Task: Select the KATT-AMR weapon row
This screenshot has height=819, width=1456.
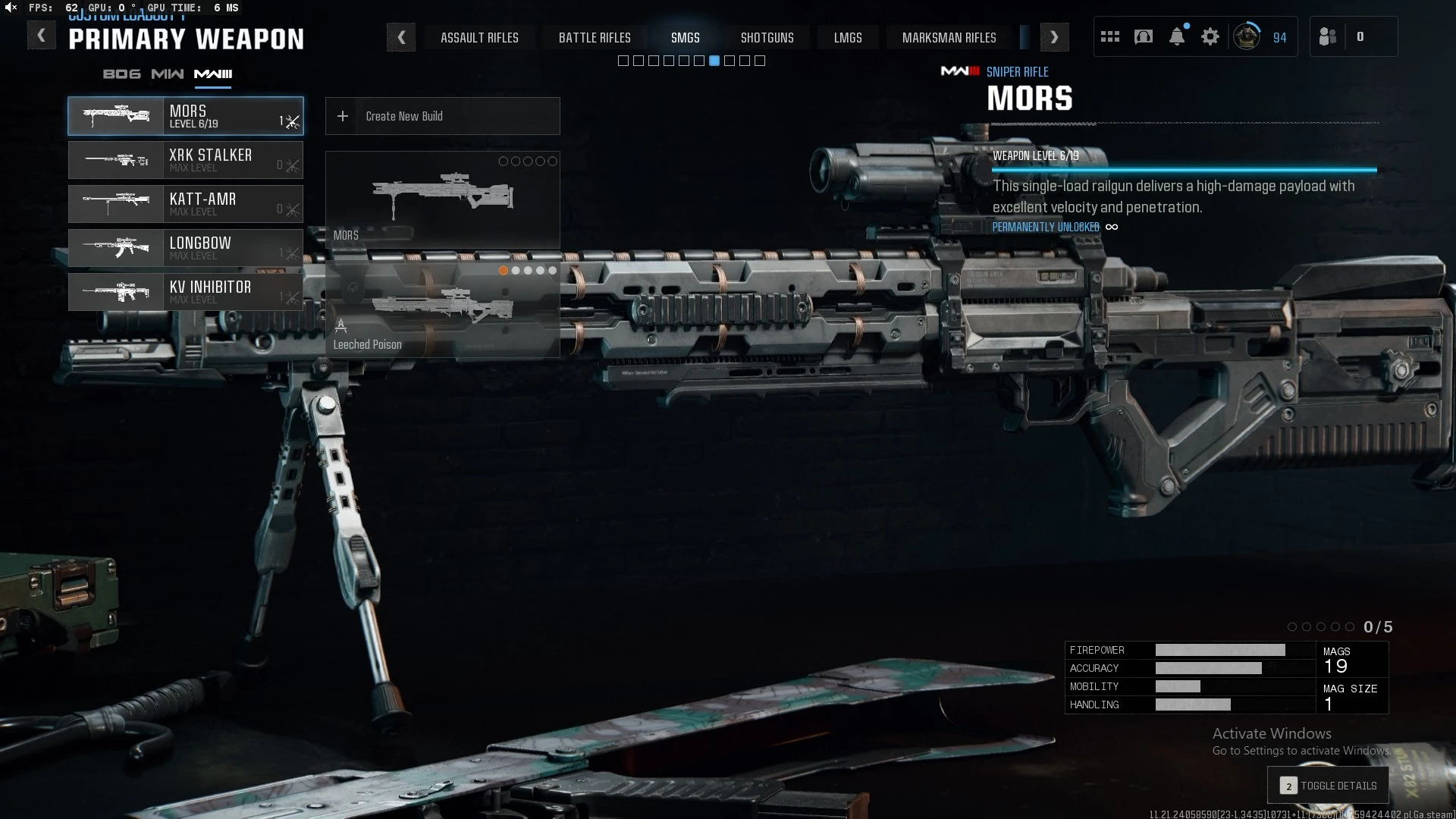Action: (x=186, y=204)
